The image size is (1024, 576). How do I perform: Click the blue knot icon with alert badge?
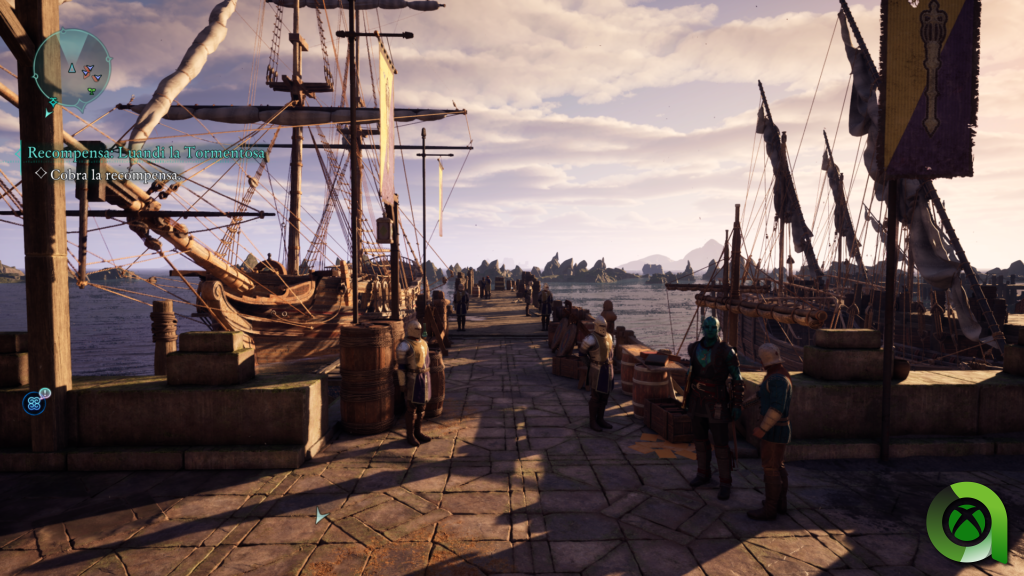point(35,403)
